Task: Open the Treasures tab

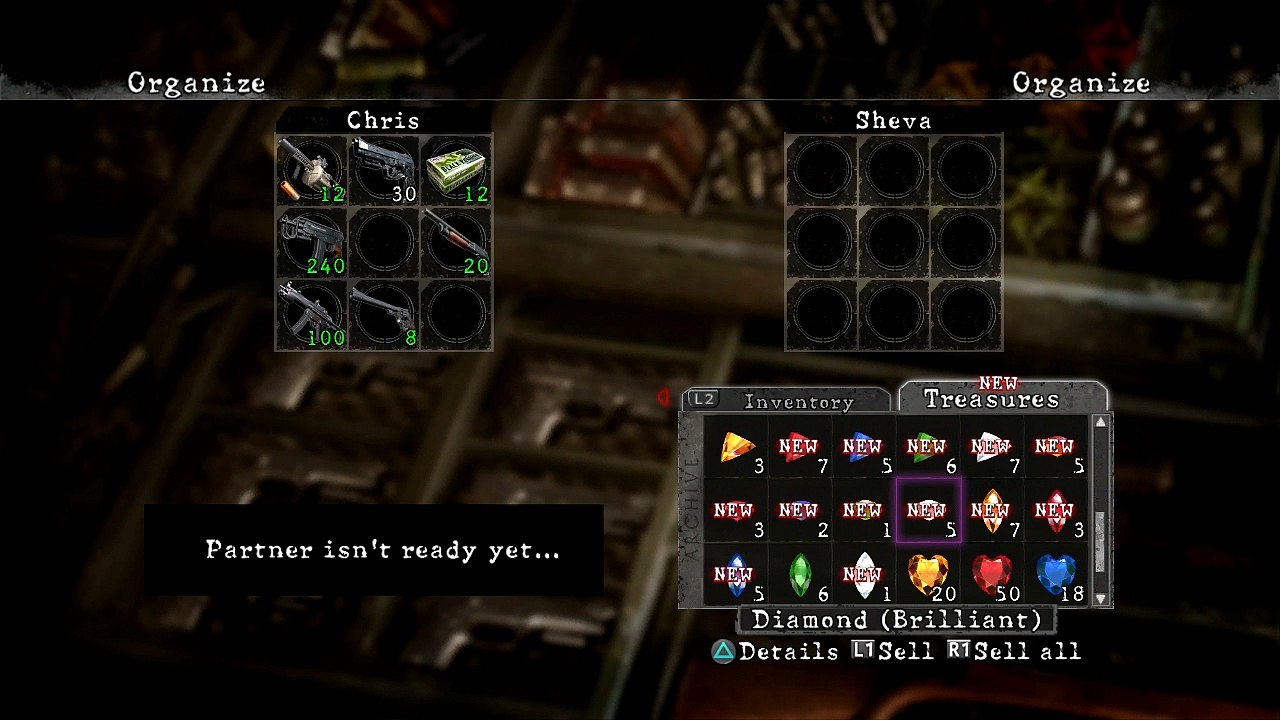Action: tap(990, 399)
